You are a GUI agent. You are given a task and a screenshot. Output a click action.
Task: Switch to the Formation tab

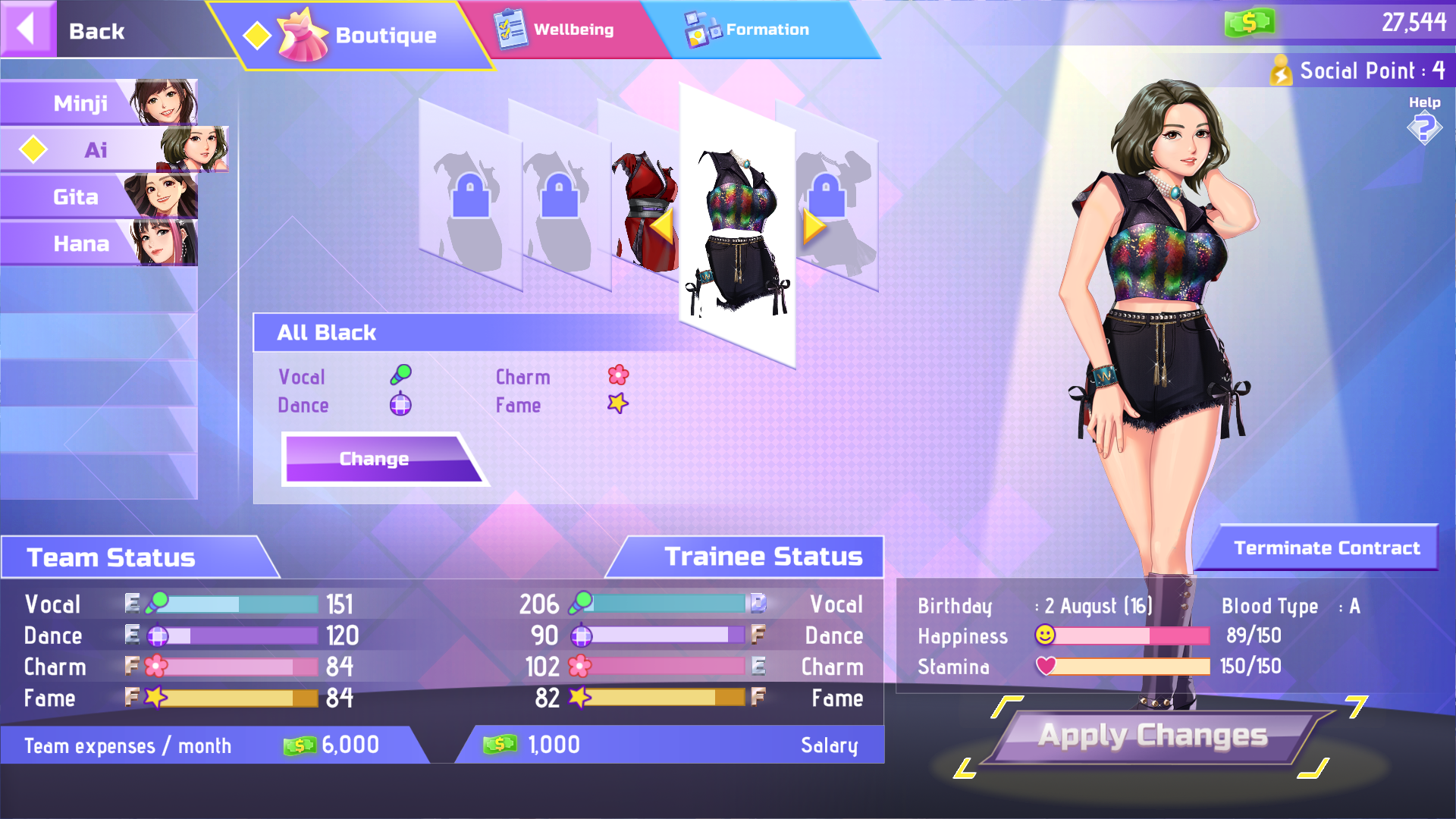(x=767, y=30)
